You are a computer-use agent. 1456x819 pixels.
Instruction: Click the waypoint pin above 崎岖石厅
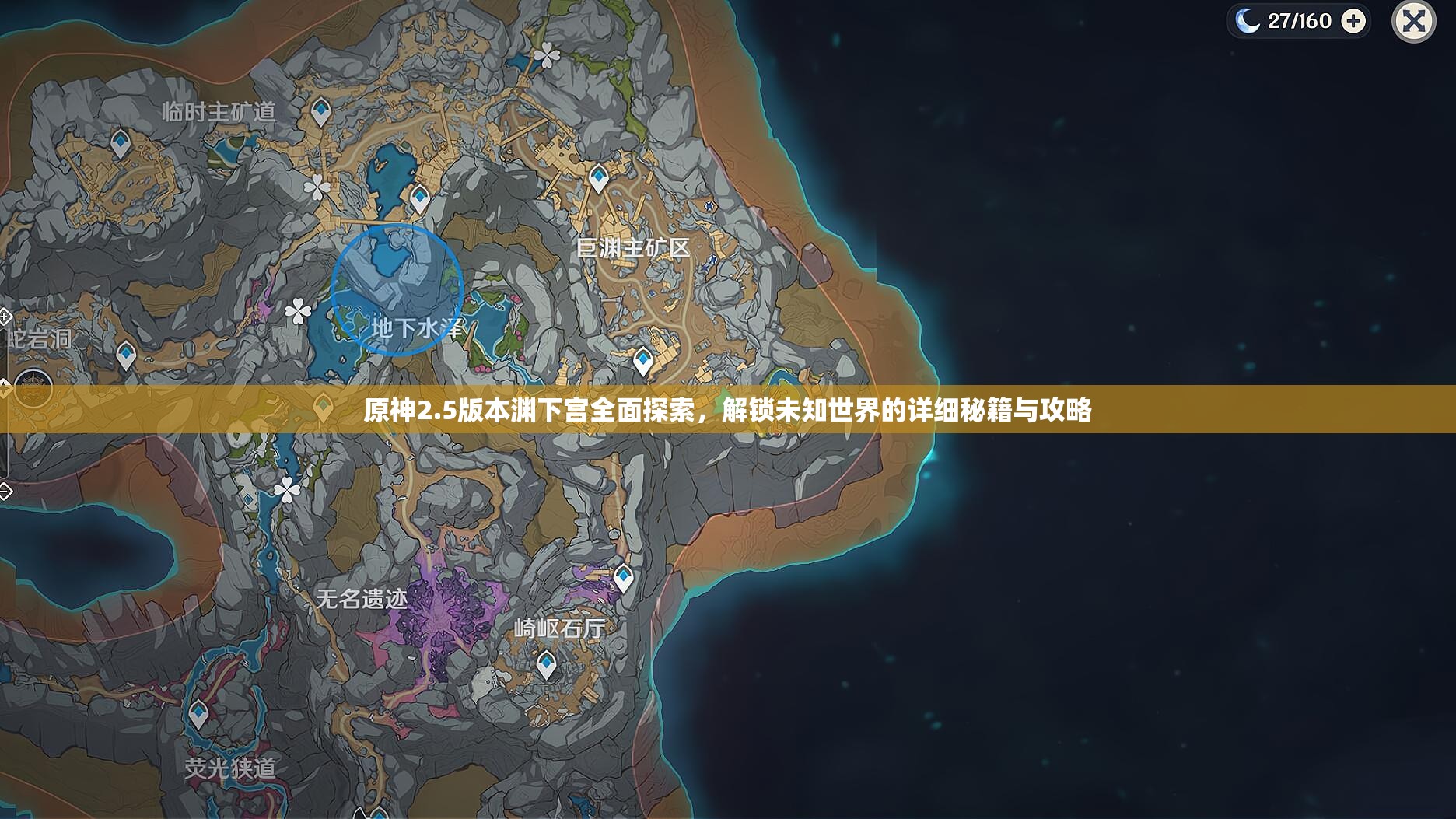(622, 576)
